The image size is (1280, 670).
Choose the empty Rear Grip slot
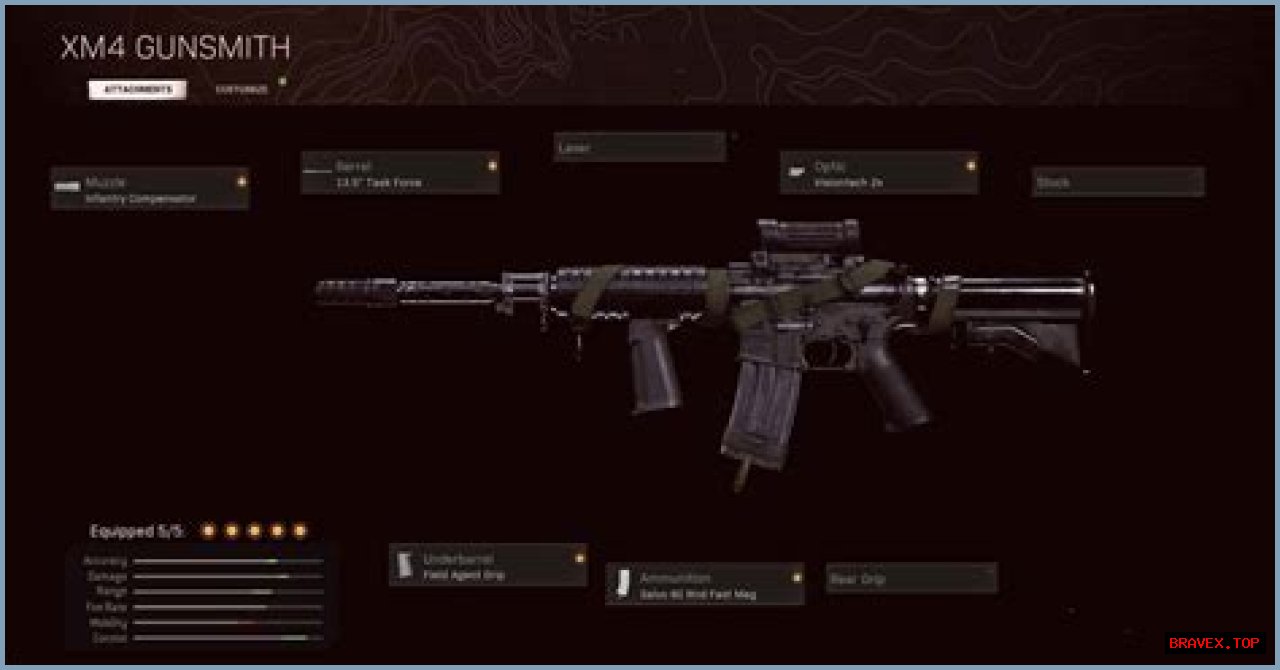click(x=911, y=578)
